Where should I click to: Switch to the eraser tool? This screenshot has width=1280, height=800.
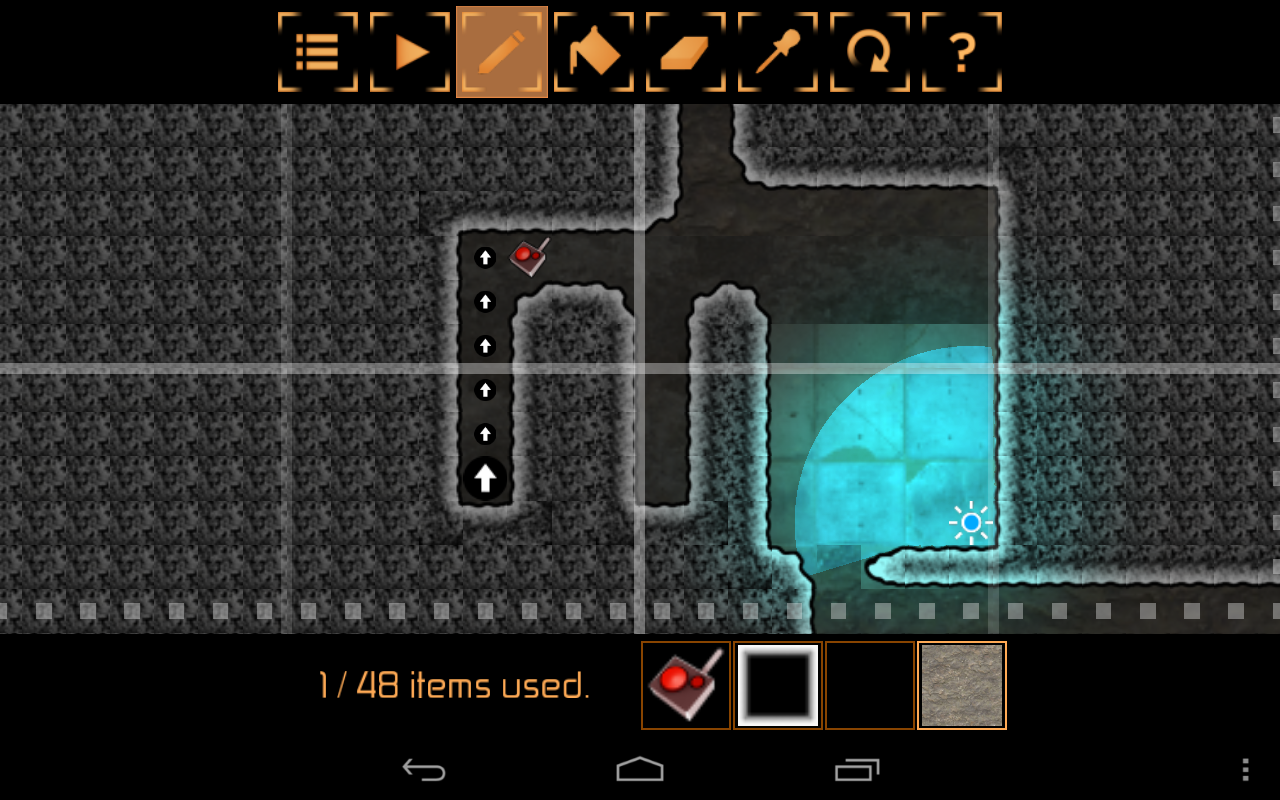[685, 51]
